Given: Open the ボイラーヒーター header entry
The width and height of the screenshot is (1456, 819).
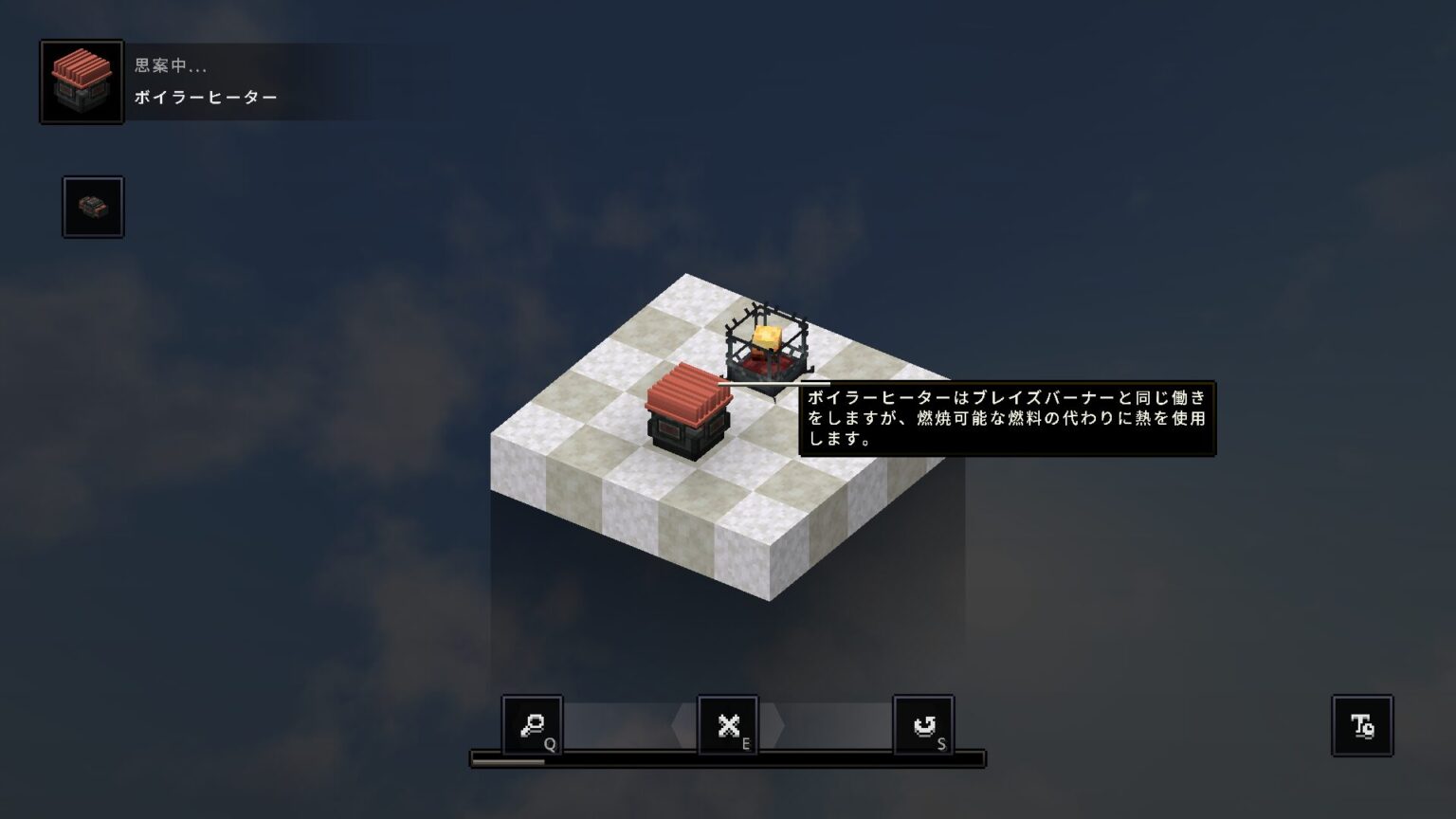Looking at the screenshot, I should (x=203, y=96).
